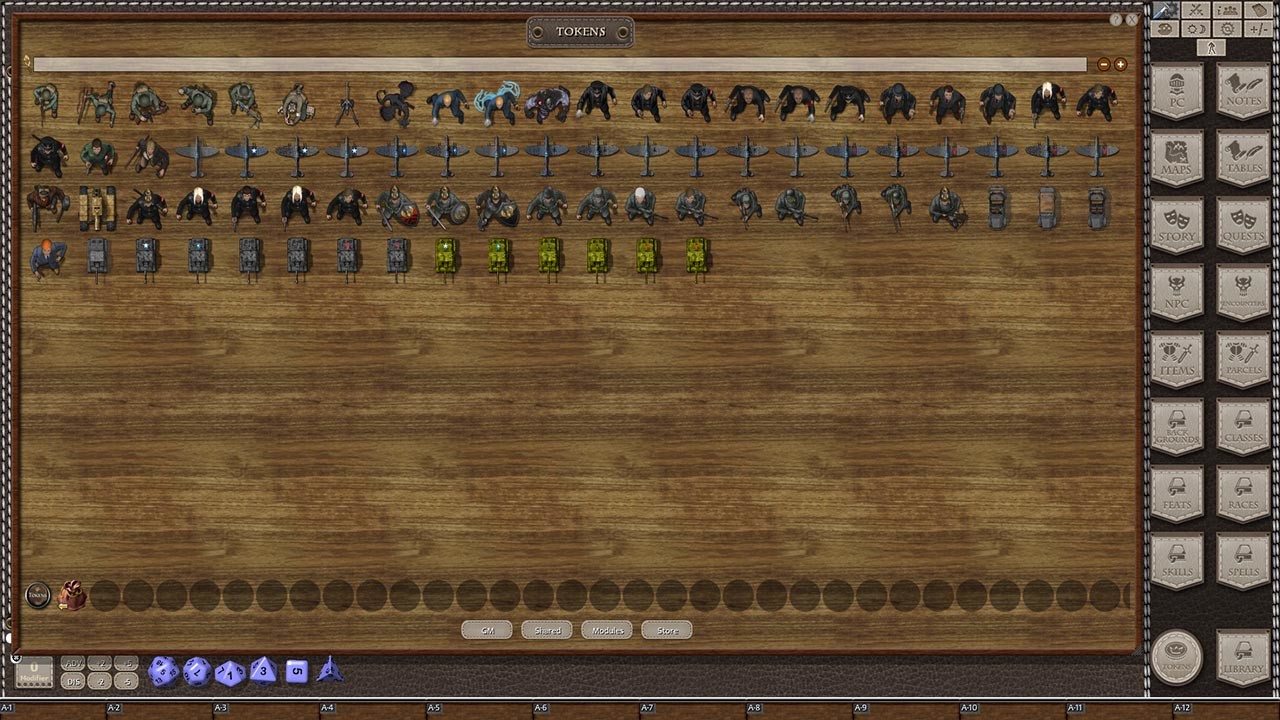1280x720 pixels.
Task: Enable the DIS disadvantage toggle
Action: click(x=73, y=679)
